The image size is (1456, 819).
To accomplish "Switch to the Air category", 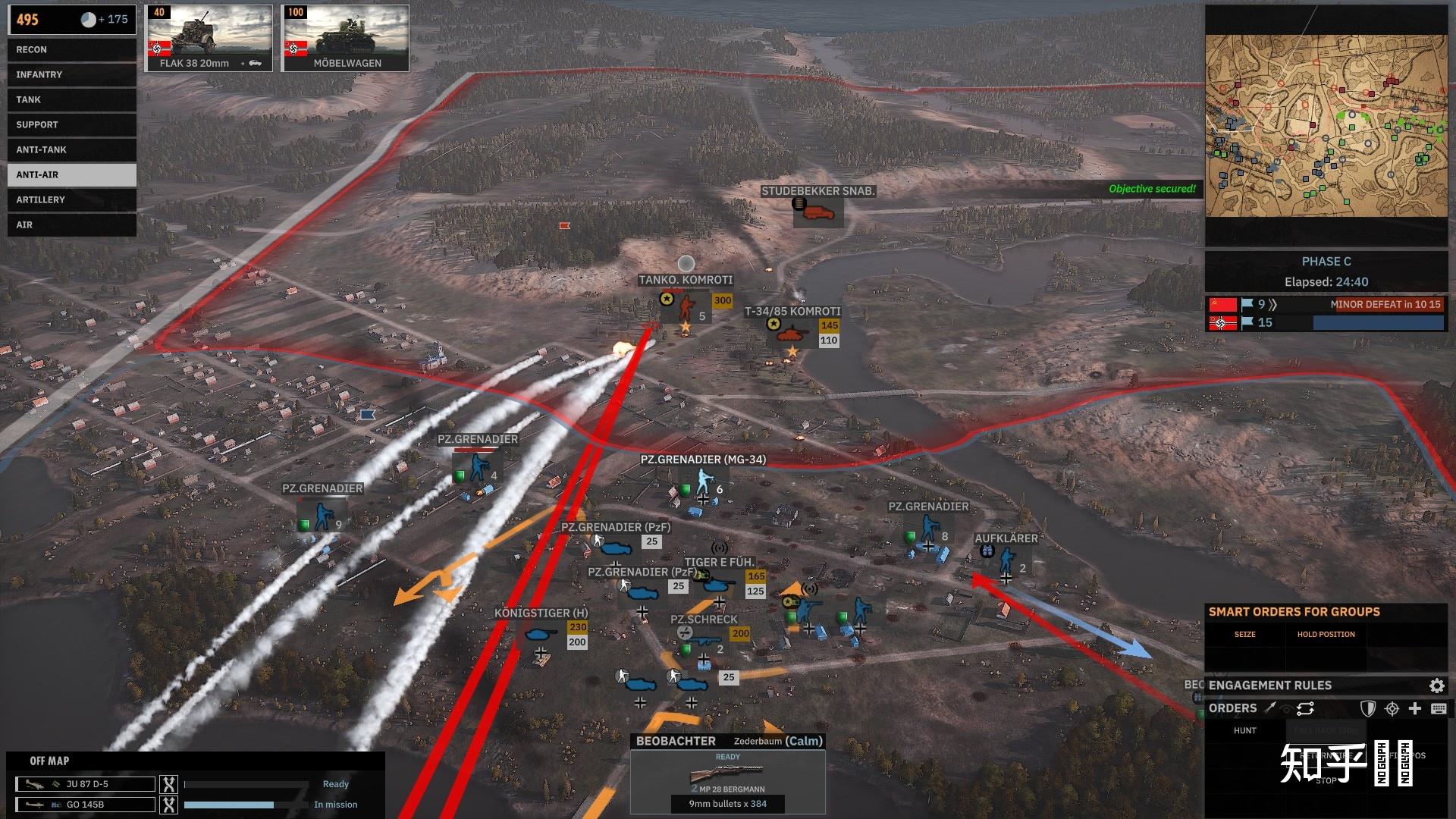I will coord(71,225).
